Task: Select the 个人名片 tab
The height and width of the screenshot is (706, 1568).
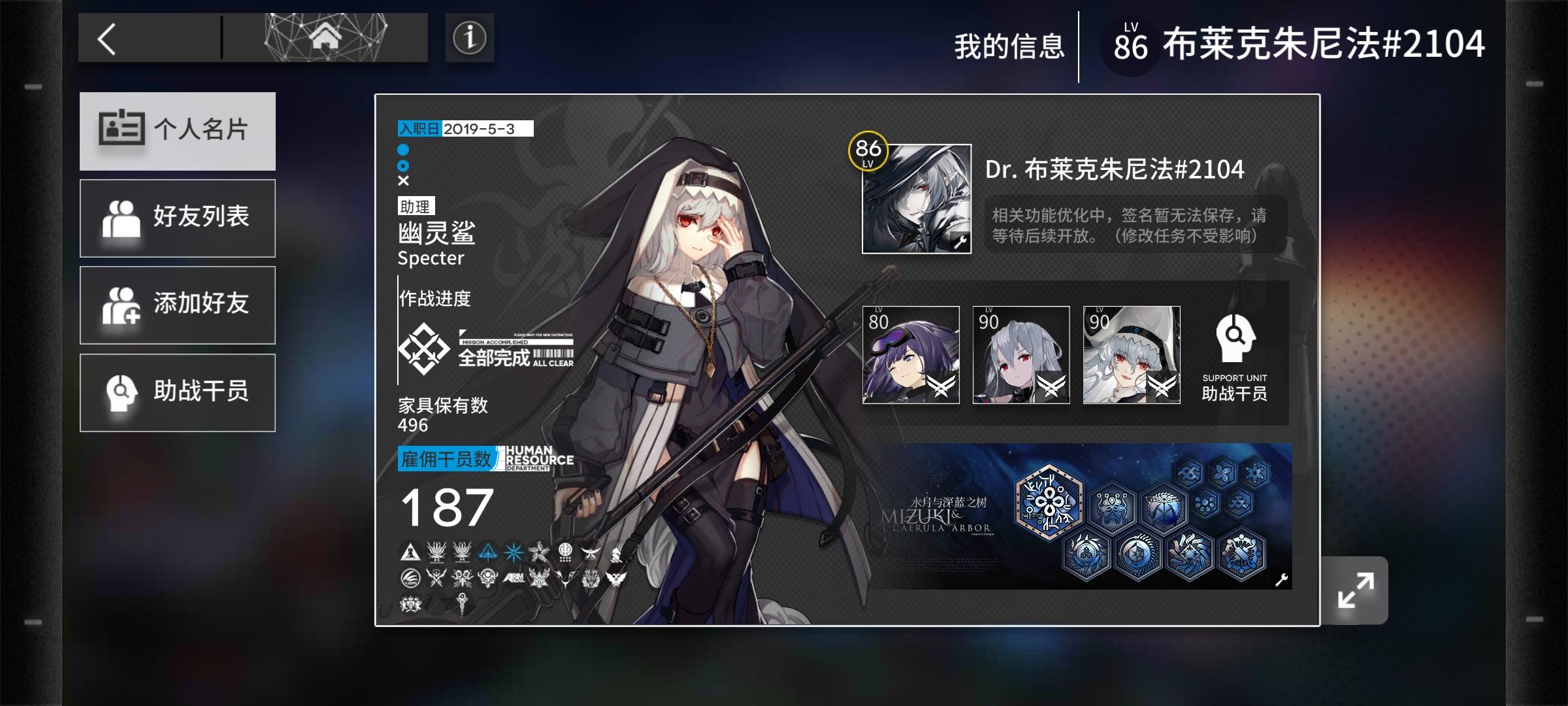Action: pyautogui.click(x=177, y=130)
